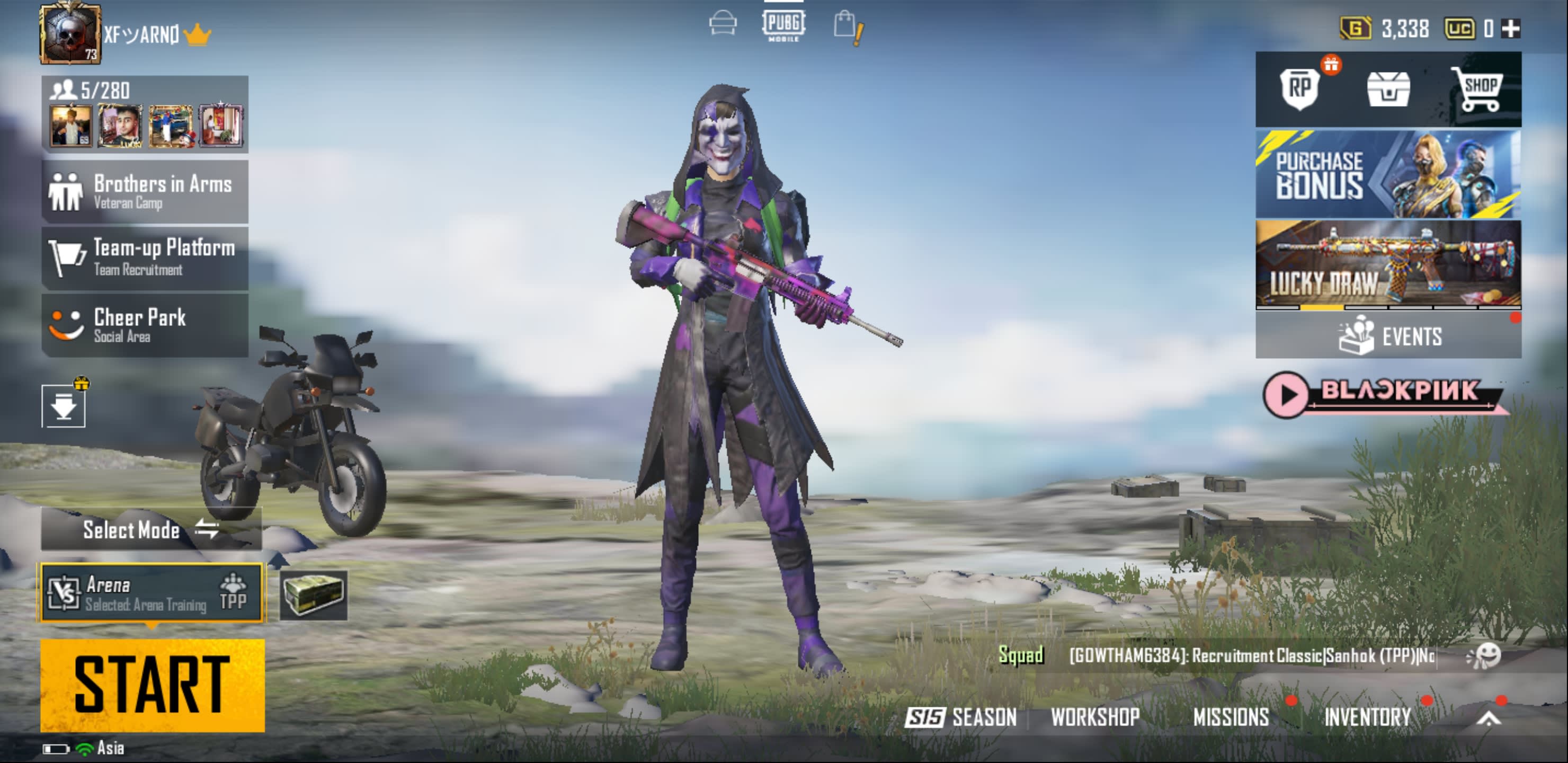
Task: Choose the Arena Training mode panel
Action: pos(152,593)
